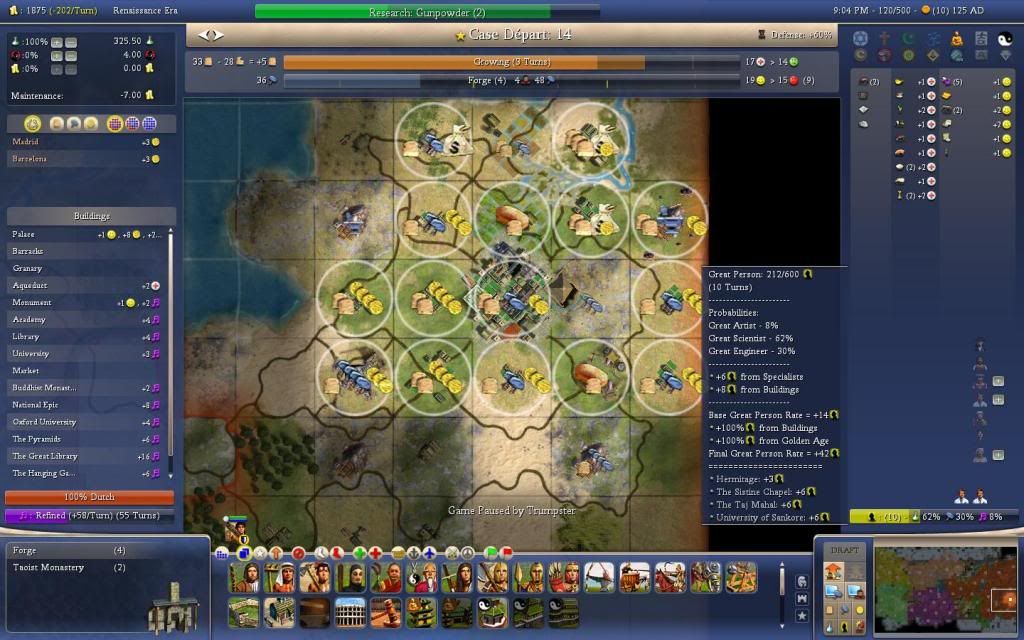Image resolution: width=1024 pixels, height=640 pixels.
Task: Add a specialist with the plus button
Action: pyautogui.click(x=997, y=381)
